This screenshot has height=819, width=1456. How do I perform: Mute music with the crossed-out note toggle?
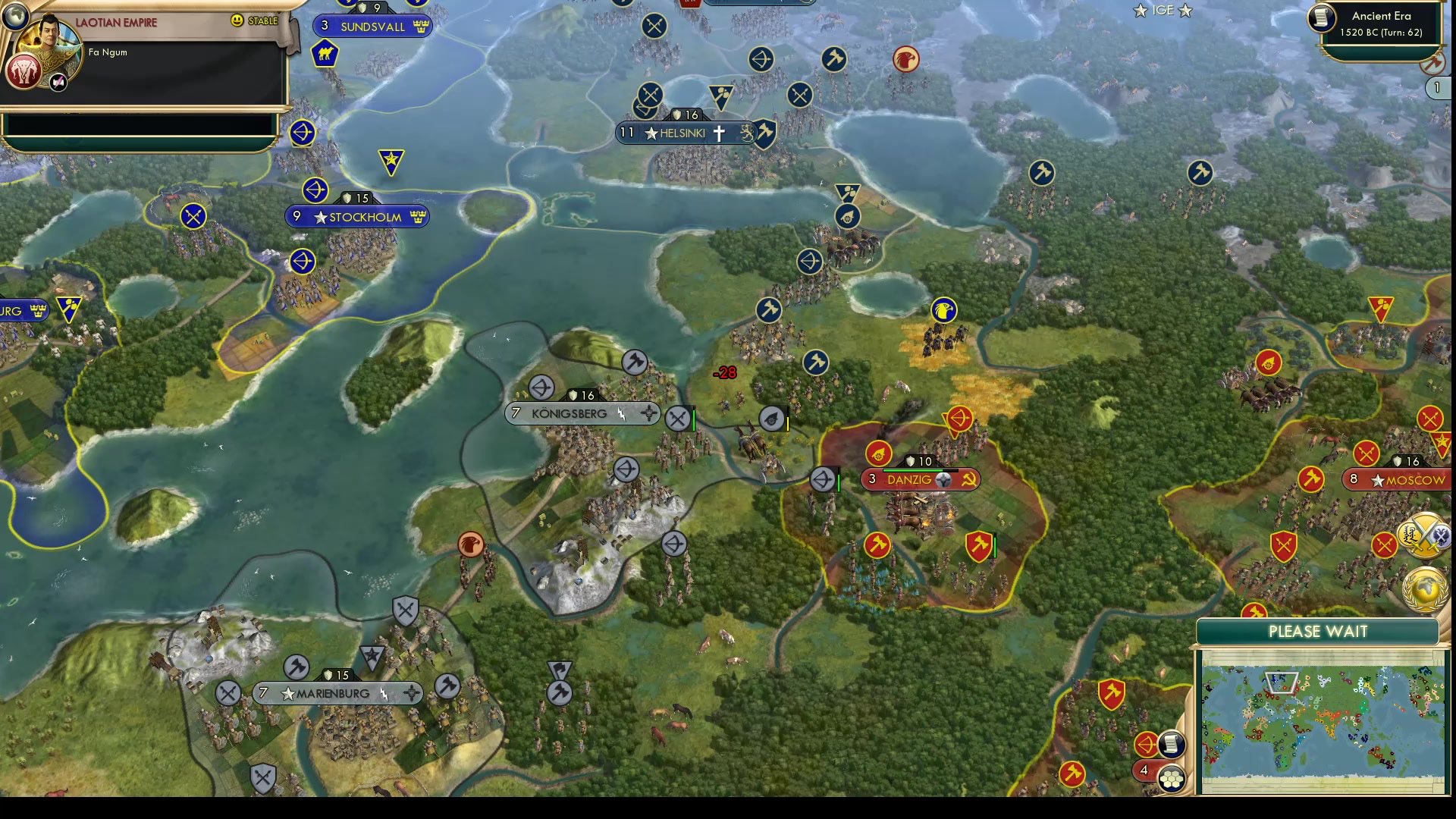(x=58, y=82)
